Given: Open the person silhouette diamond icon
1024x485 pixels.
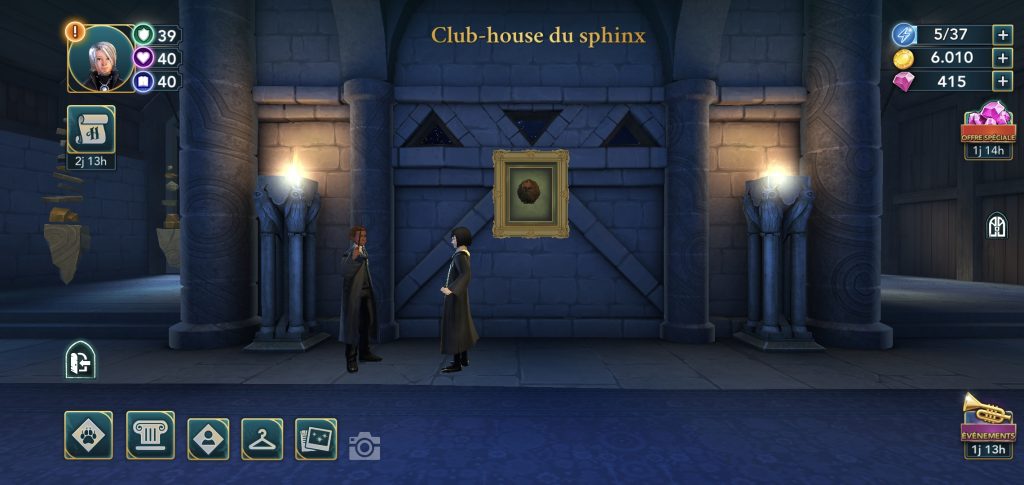Looking at the screenshot, I should tap(208, 438).
